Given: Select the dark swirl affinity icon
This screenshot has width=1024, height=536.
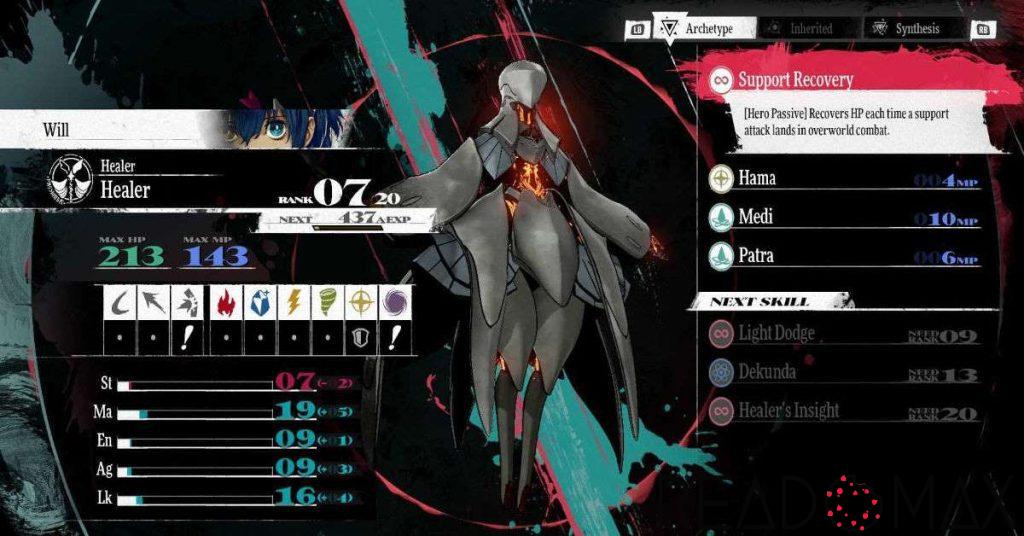Looking at the screenshot, I should [392, 303].
